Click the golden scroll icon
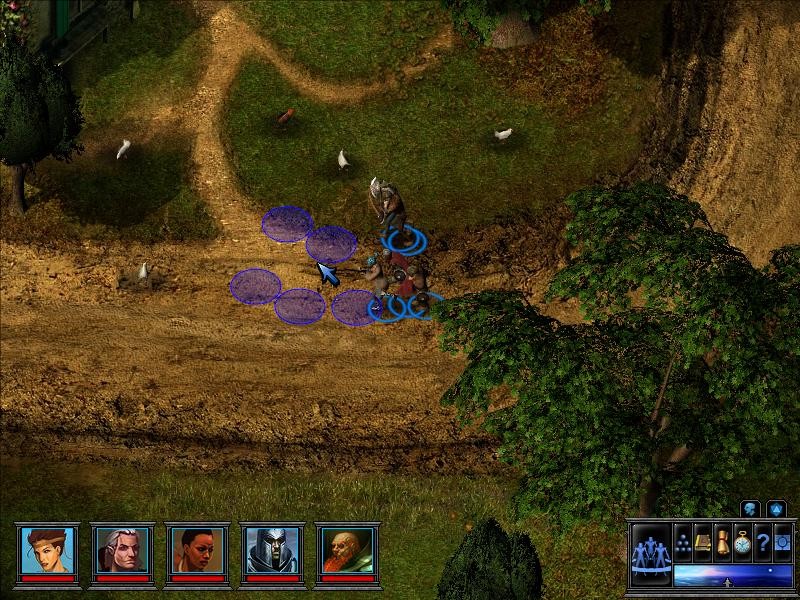This screenshot has width=800, height=600. [722, 540]
